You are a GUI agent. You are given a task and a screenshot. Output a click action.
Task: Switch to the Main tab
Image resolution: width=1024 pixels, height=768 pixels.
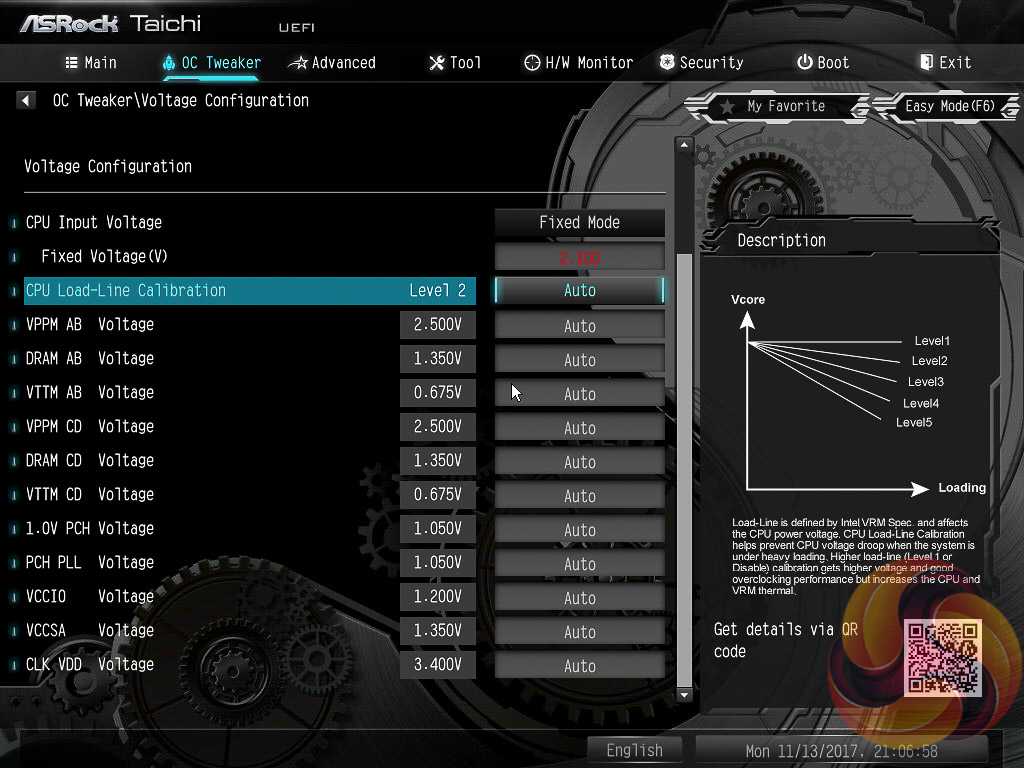pyautogui.click(x=91, y=62)
